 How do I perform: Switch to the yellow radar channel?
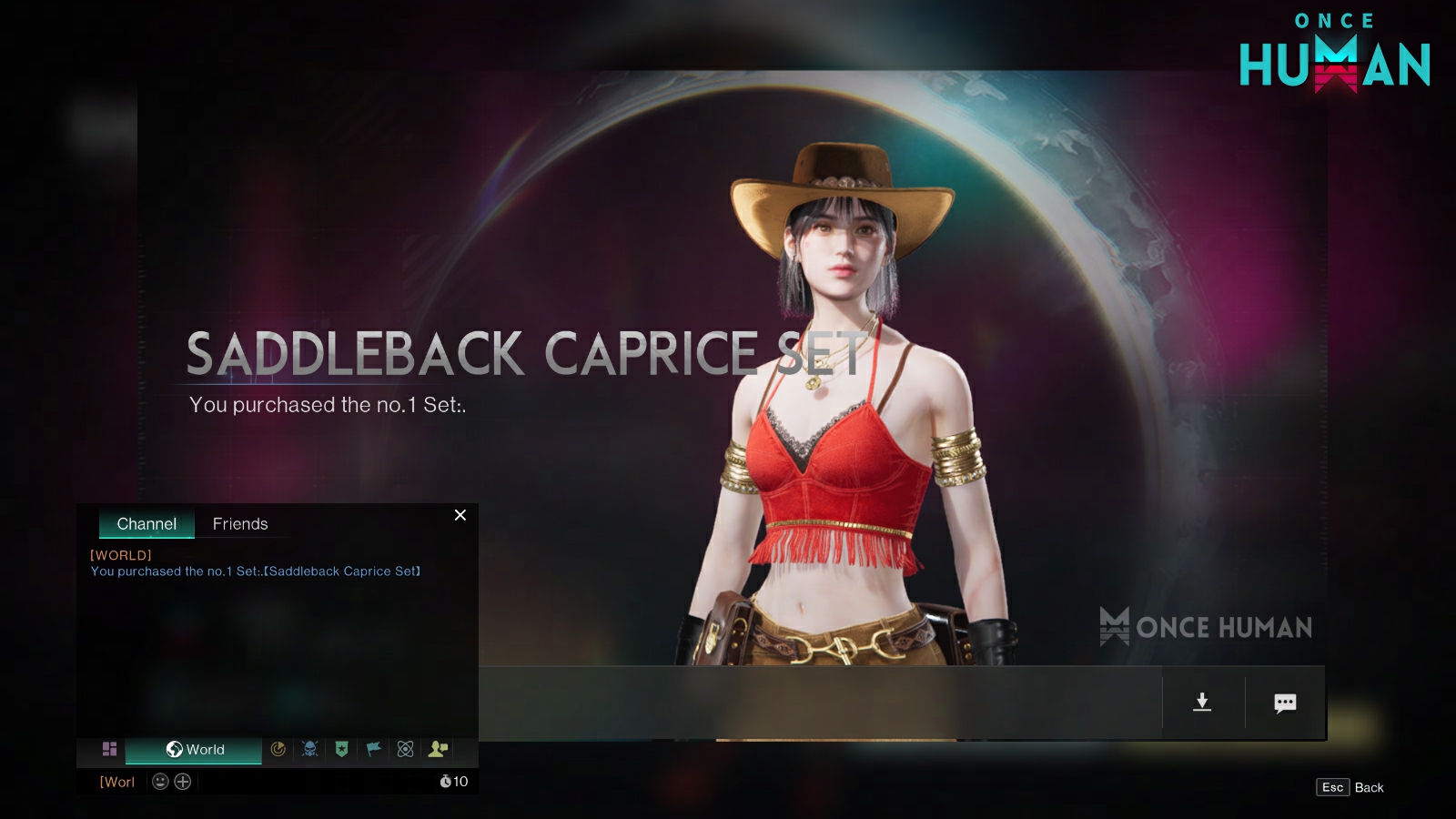coord(278,749)
